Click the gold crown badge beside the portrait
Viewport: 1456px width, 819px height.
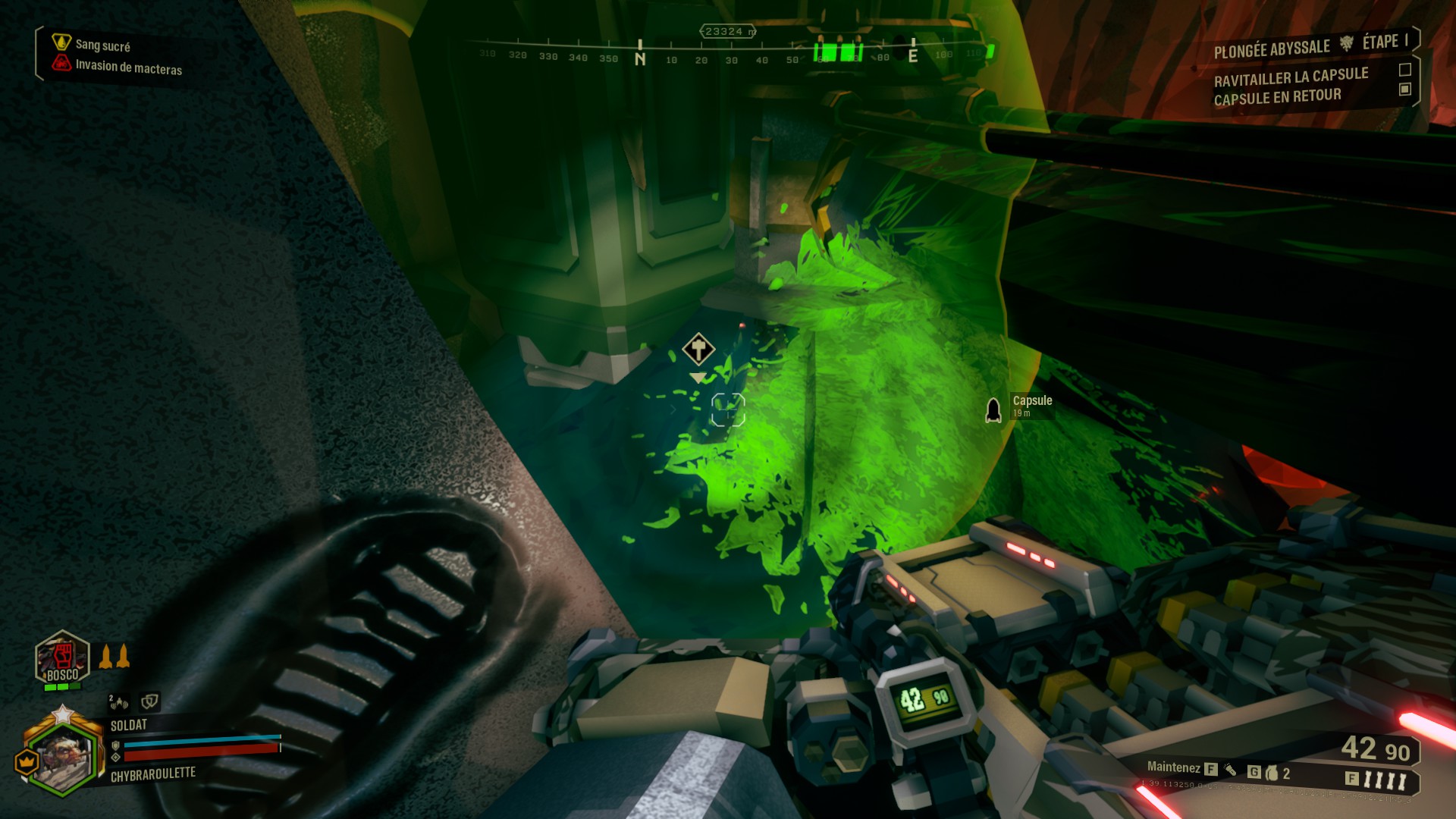[x=27, y=760]
